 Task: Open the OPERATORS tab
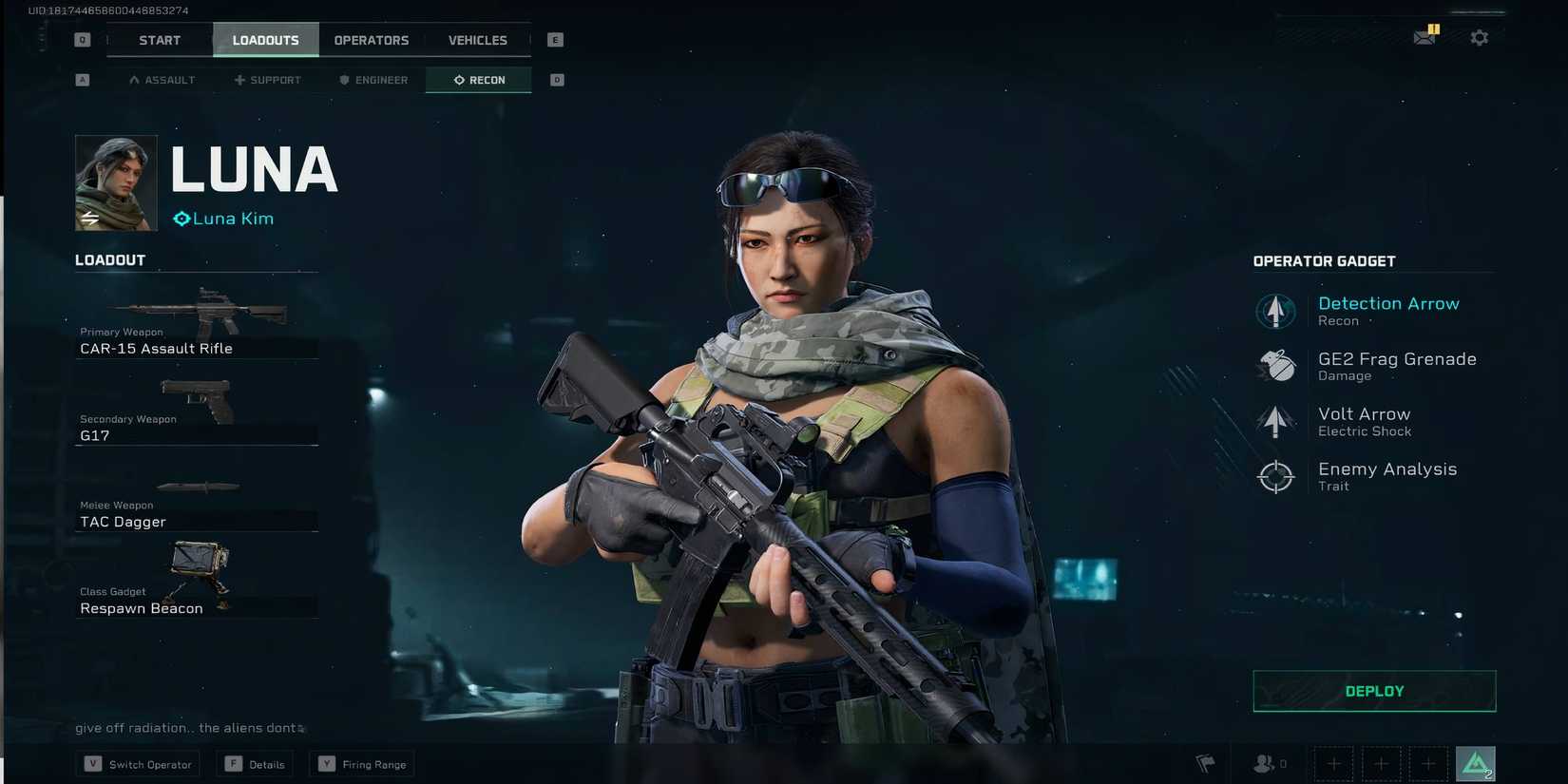pyautogui.click(x=371, y=40)
